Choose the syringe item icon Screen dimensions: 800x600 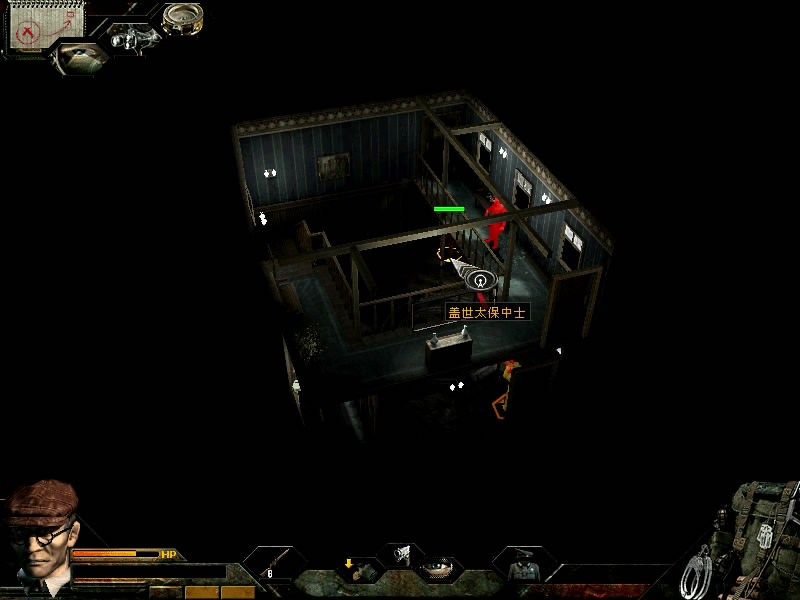[x=401, y=554]
